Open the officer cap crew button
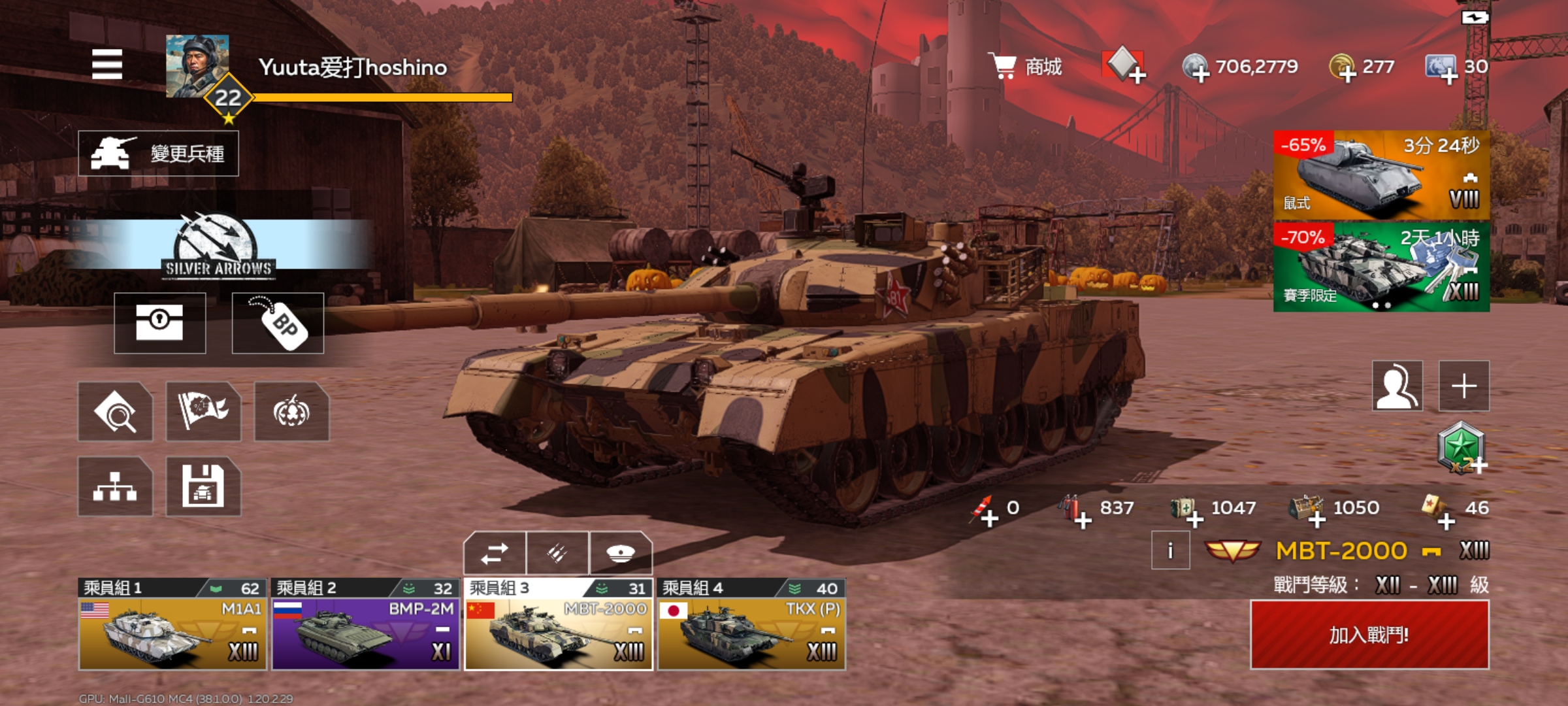The image size is (1568, 706). (620, 554)
